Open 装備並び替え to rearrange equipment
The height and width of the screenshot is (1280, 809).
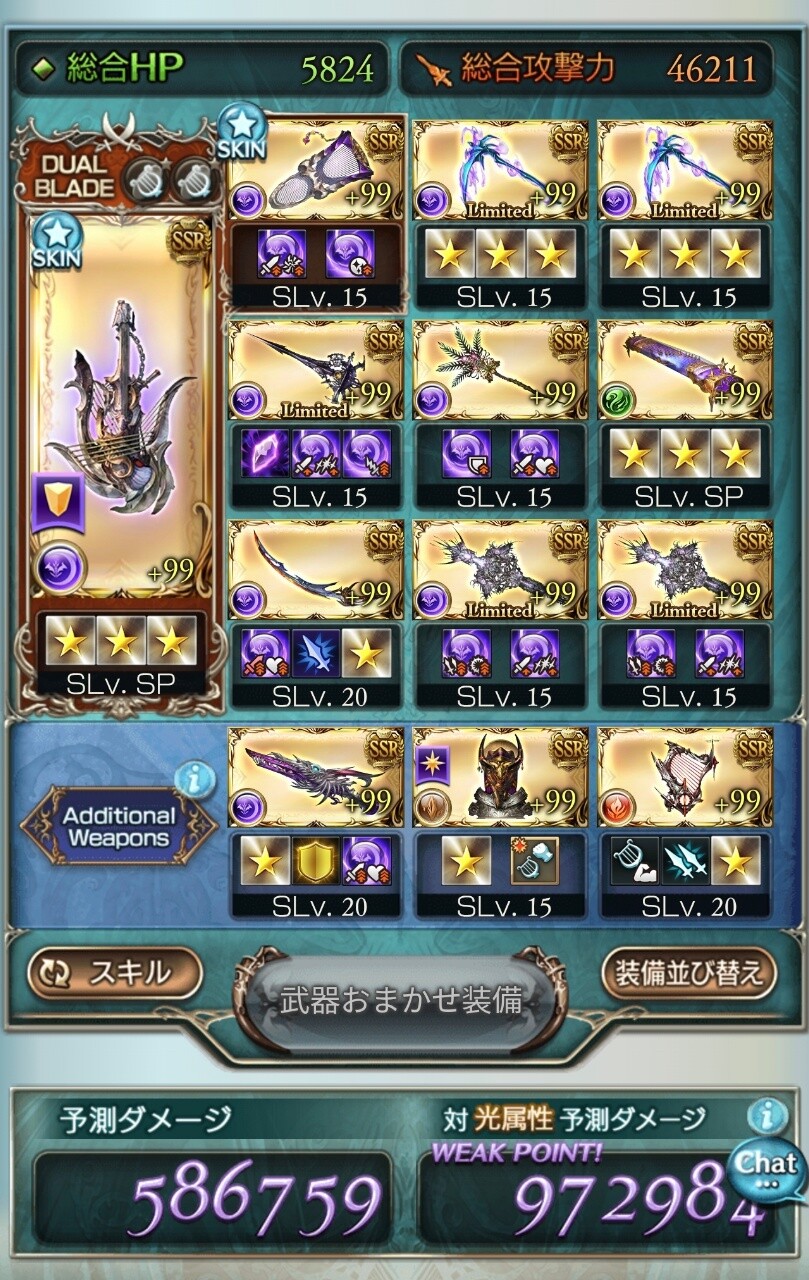(689, 973)
